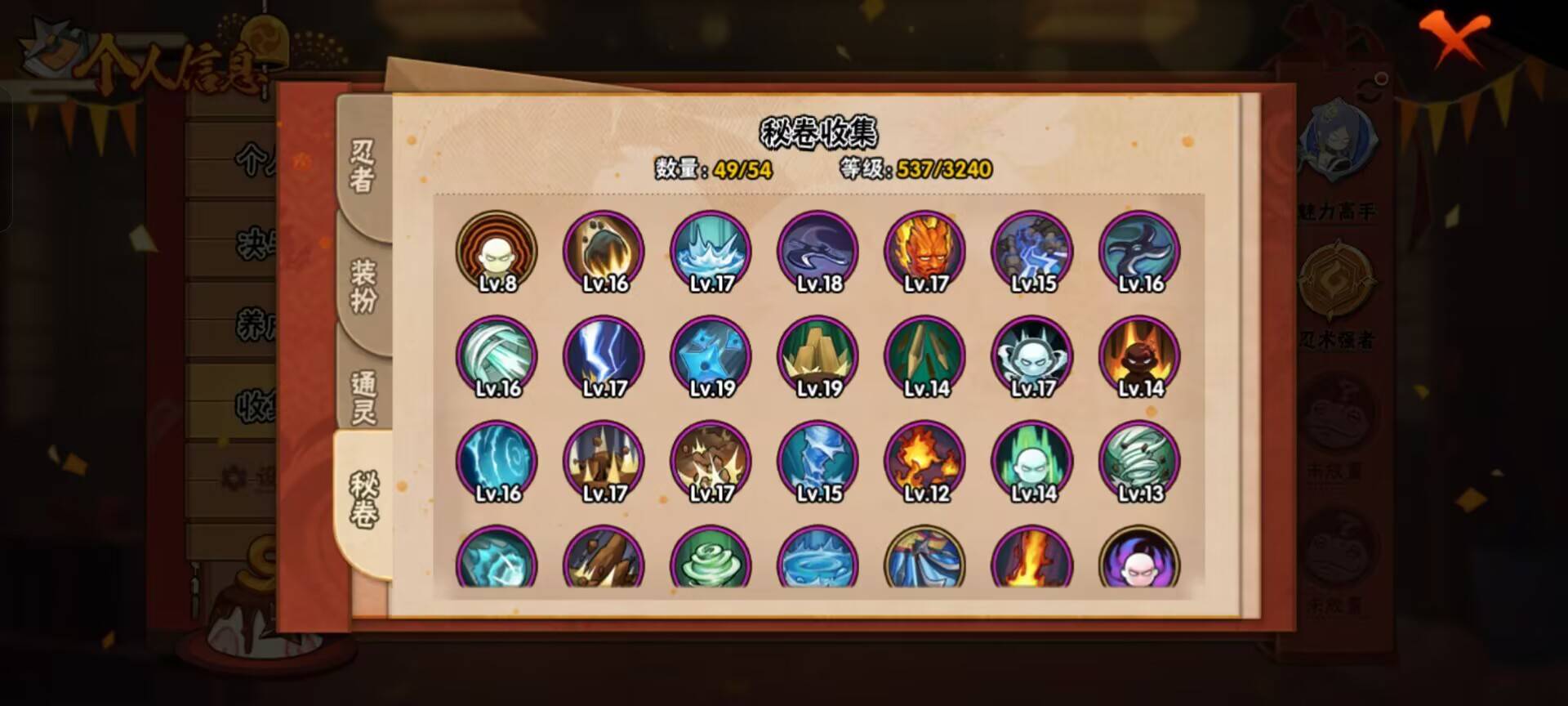Select the Lv.17 lightning bolt scroll

click(x=604, y=355)
